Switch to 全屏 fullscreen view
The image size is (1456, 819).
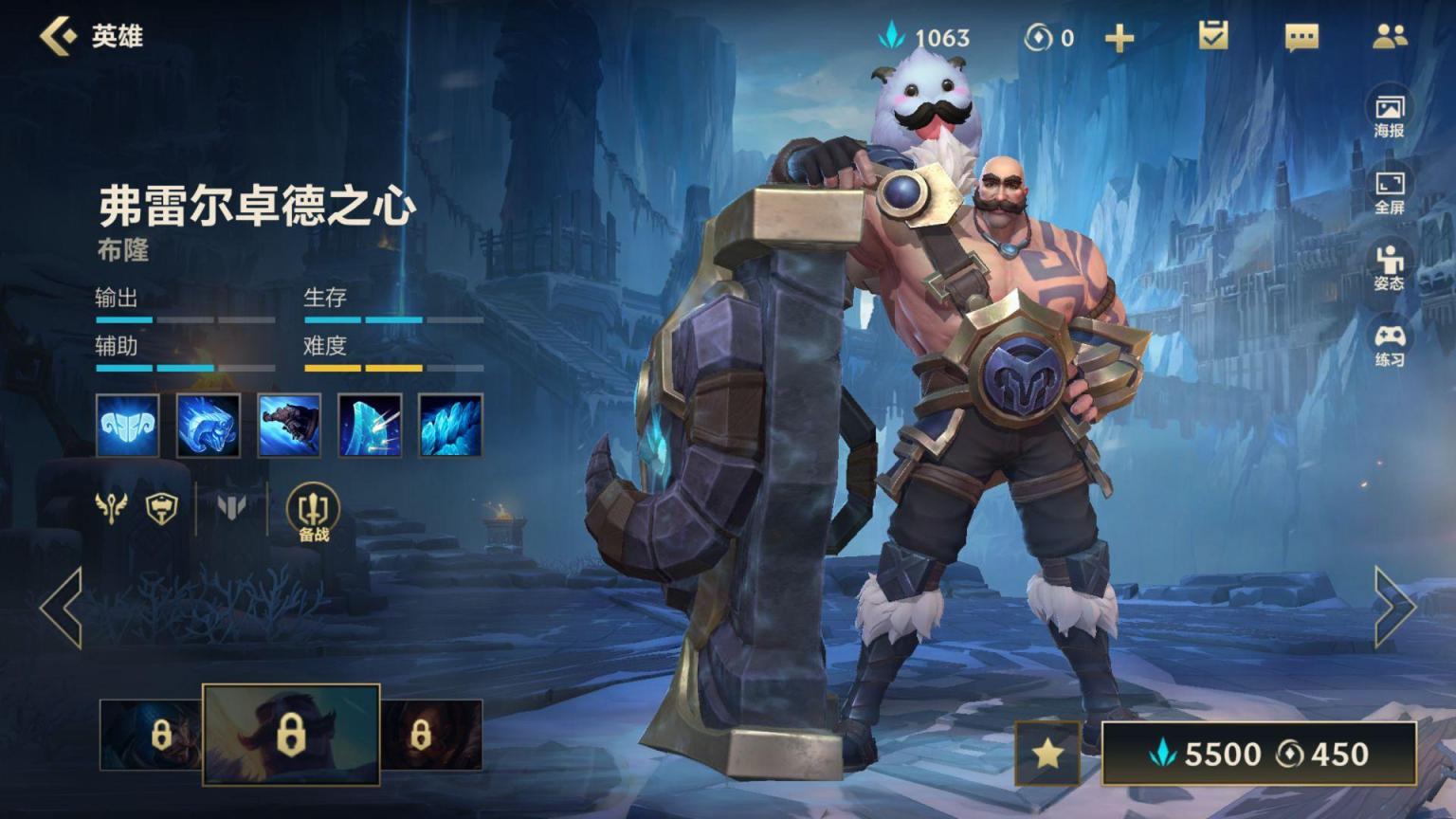[1389, 191]
